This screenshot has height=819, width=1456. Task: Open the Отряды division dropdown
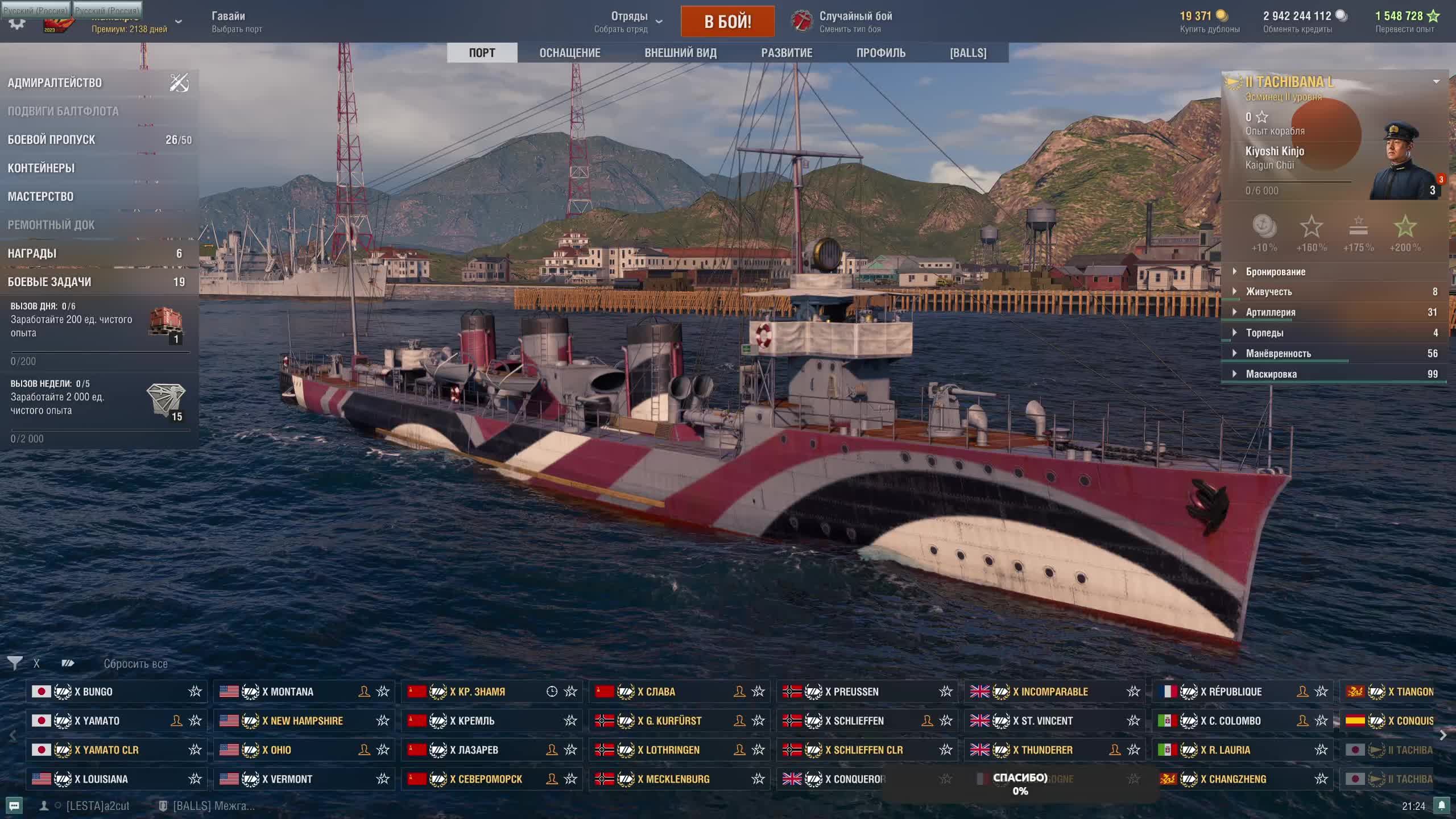(x=628, y=22)
